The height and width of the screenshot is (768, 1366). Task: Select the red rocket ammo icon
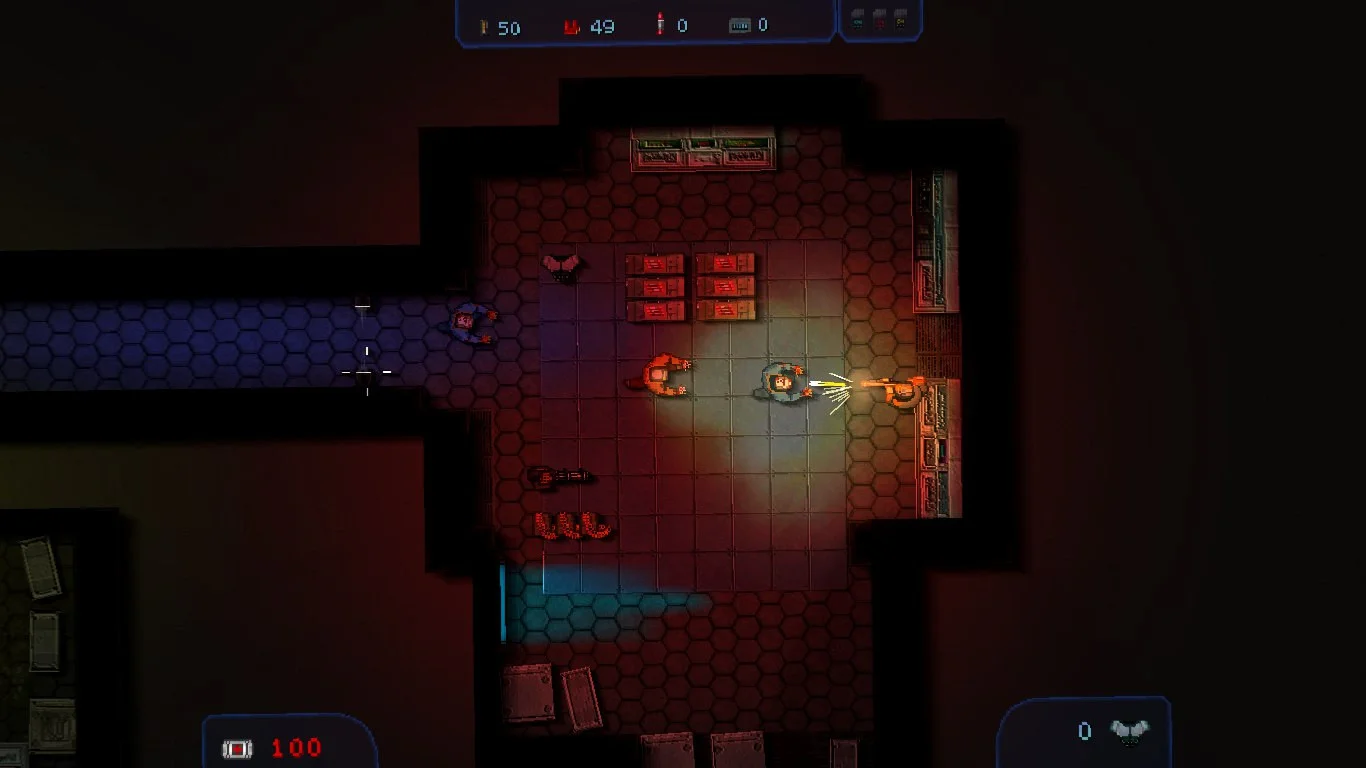(x=660, y=25)
